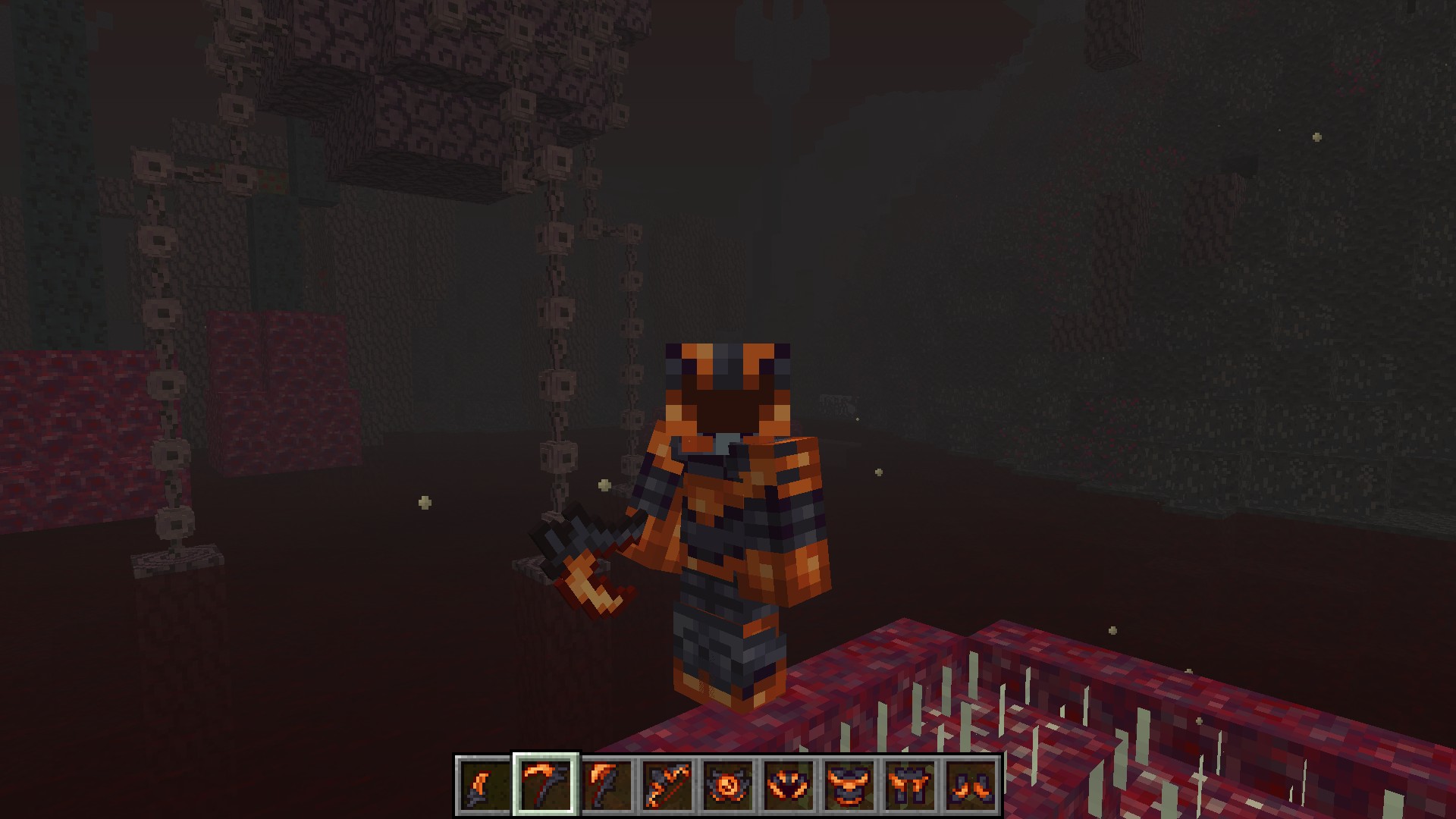This screenshot has height=819, width=1456.
Task: Select the molten axe in hotbar
Action: 607,783
